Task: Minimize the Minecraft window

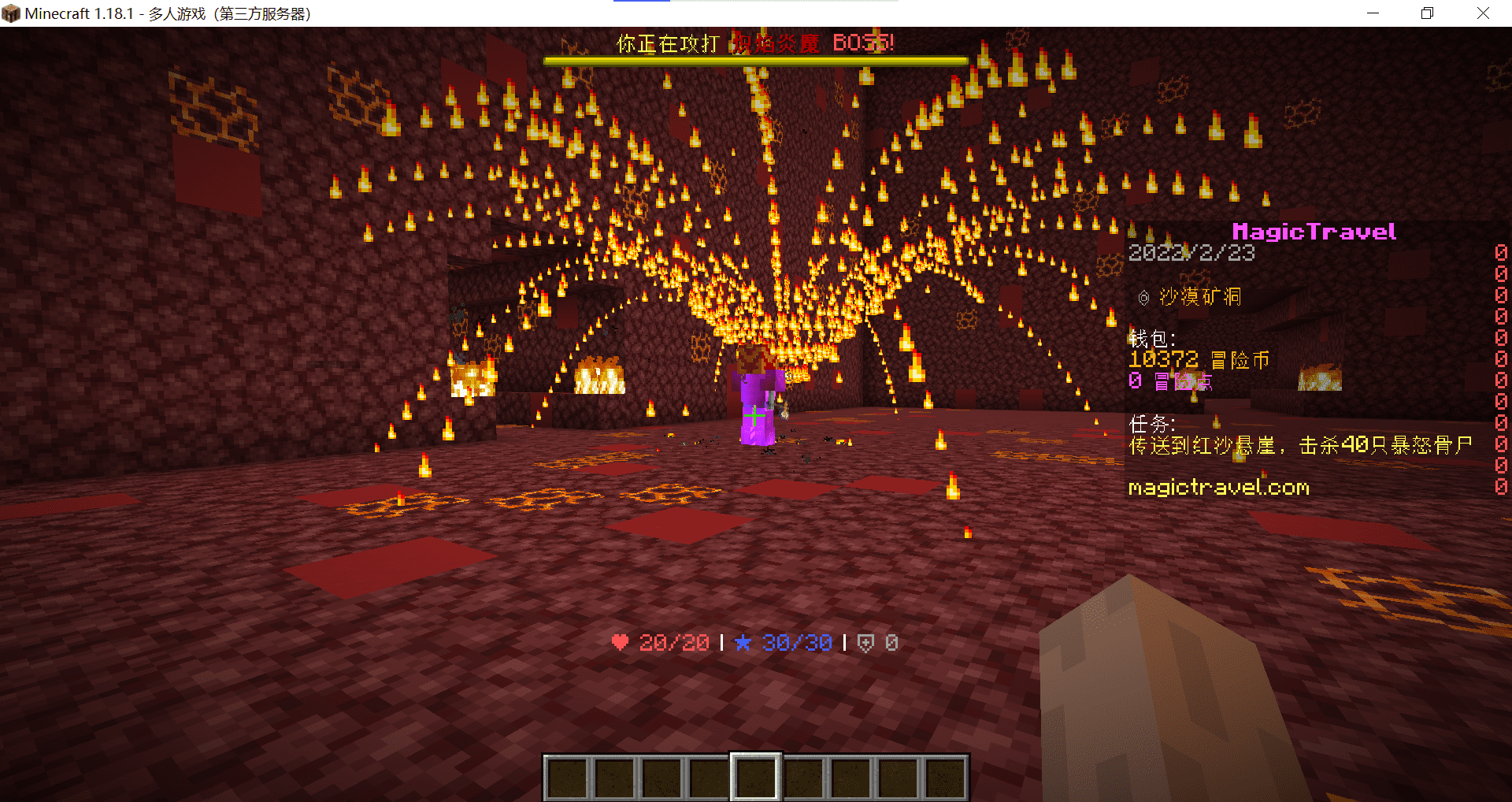Action: (1373, 13)
